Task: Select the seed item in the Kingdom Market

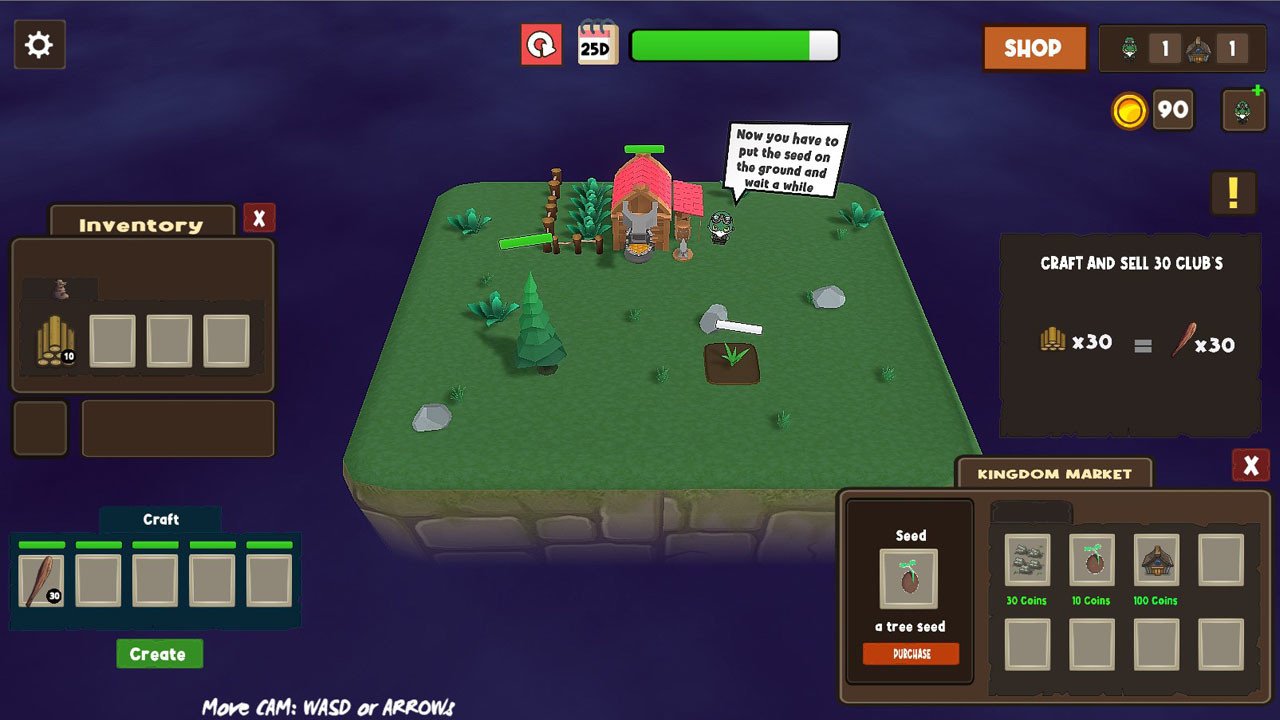Action: pos(910,575)
